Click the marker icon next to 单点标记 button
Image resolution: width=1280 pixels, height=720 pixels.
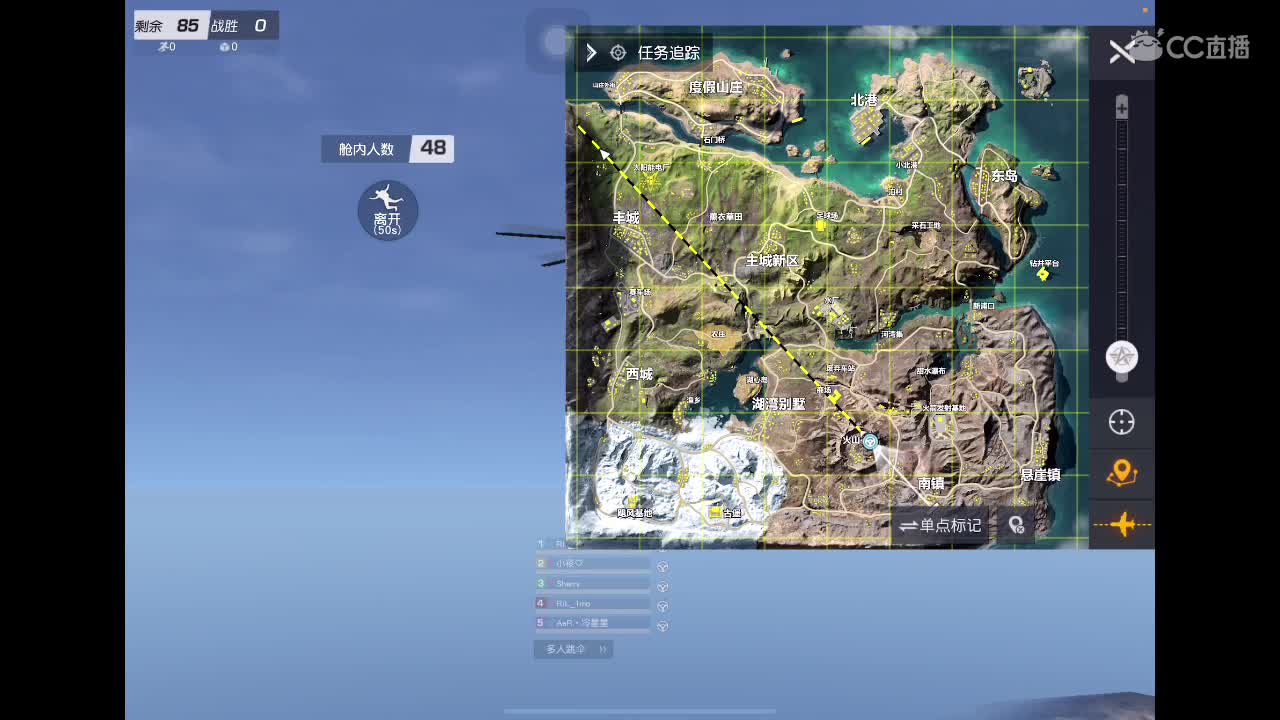coord(1016,523)
